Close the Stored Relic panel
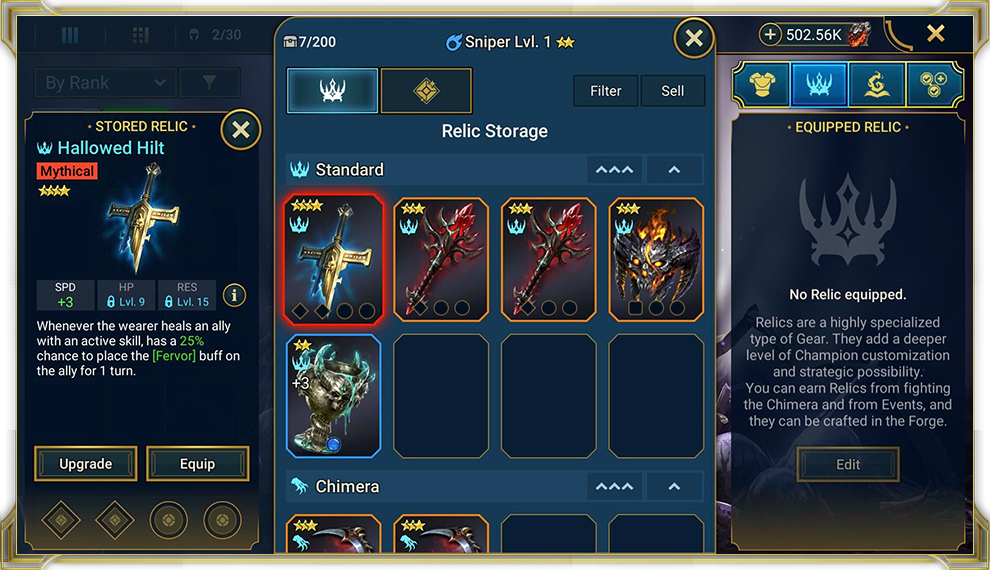990x570 pixels. coord(240,130)
